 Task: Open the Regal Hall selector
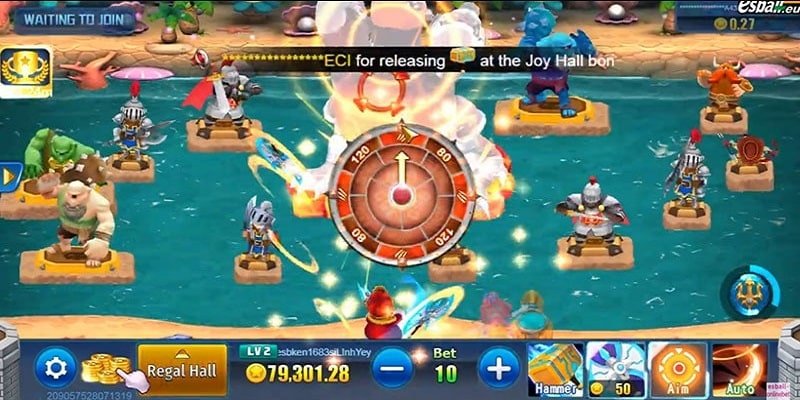click(182, 369)
